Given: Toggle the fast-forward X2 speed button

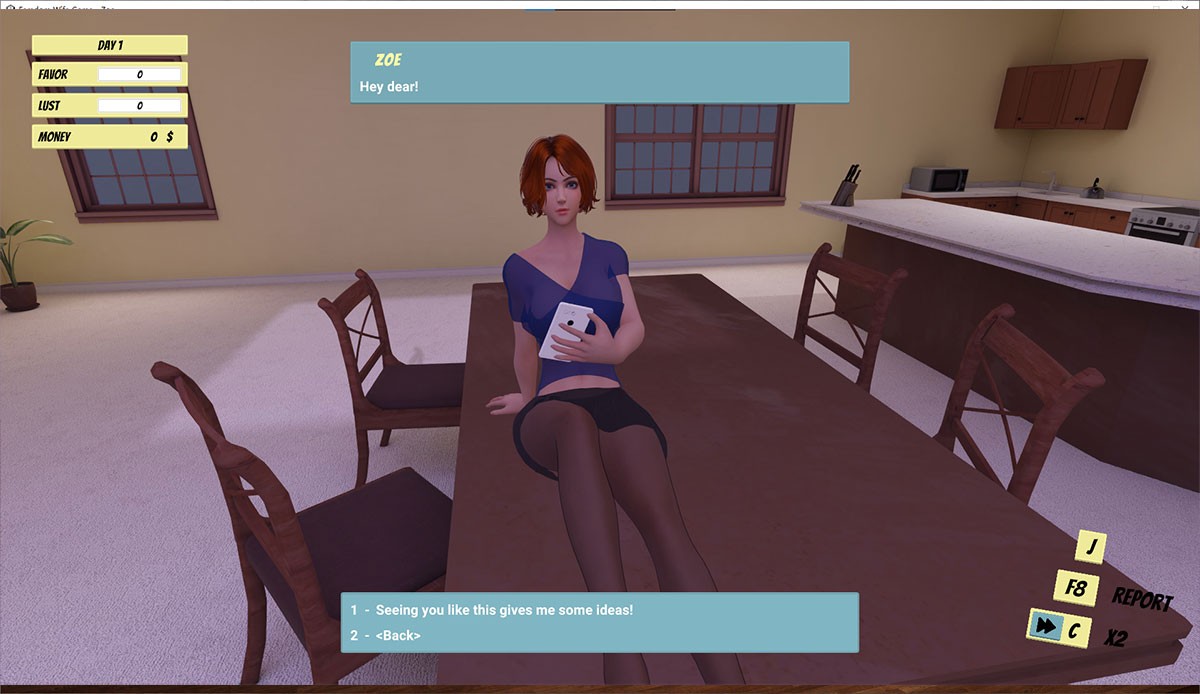Looking at the screenshot, I should (1045, 627).
